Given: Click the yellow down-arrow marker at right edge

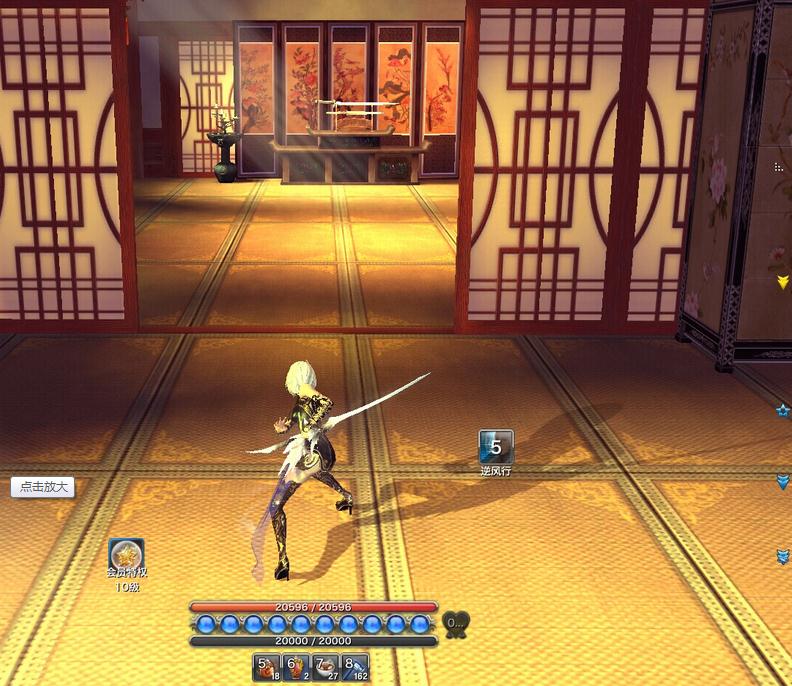Looking at the screenshot, I should [x=782, y=283].
